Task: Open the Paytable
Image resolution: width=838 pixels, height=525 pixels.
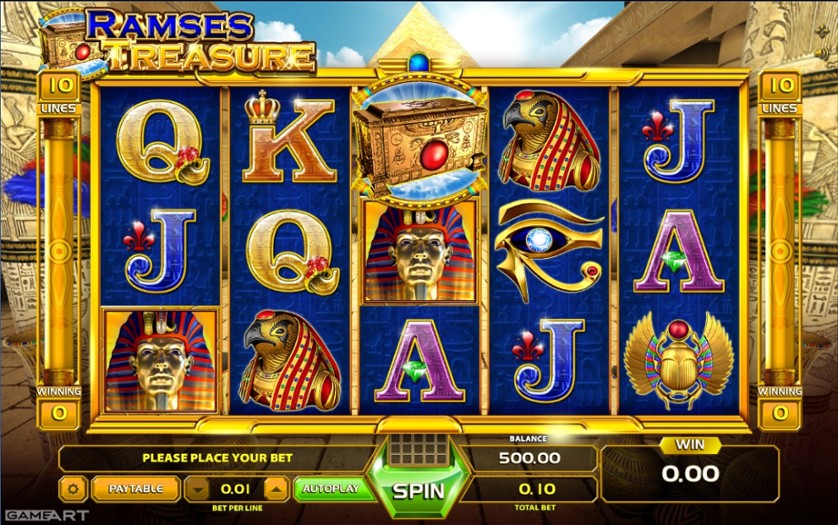Action: (x=136, y=489)
